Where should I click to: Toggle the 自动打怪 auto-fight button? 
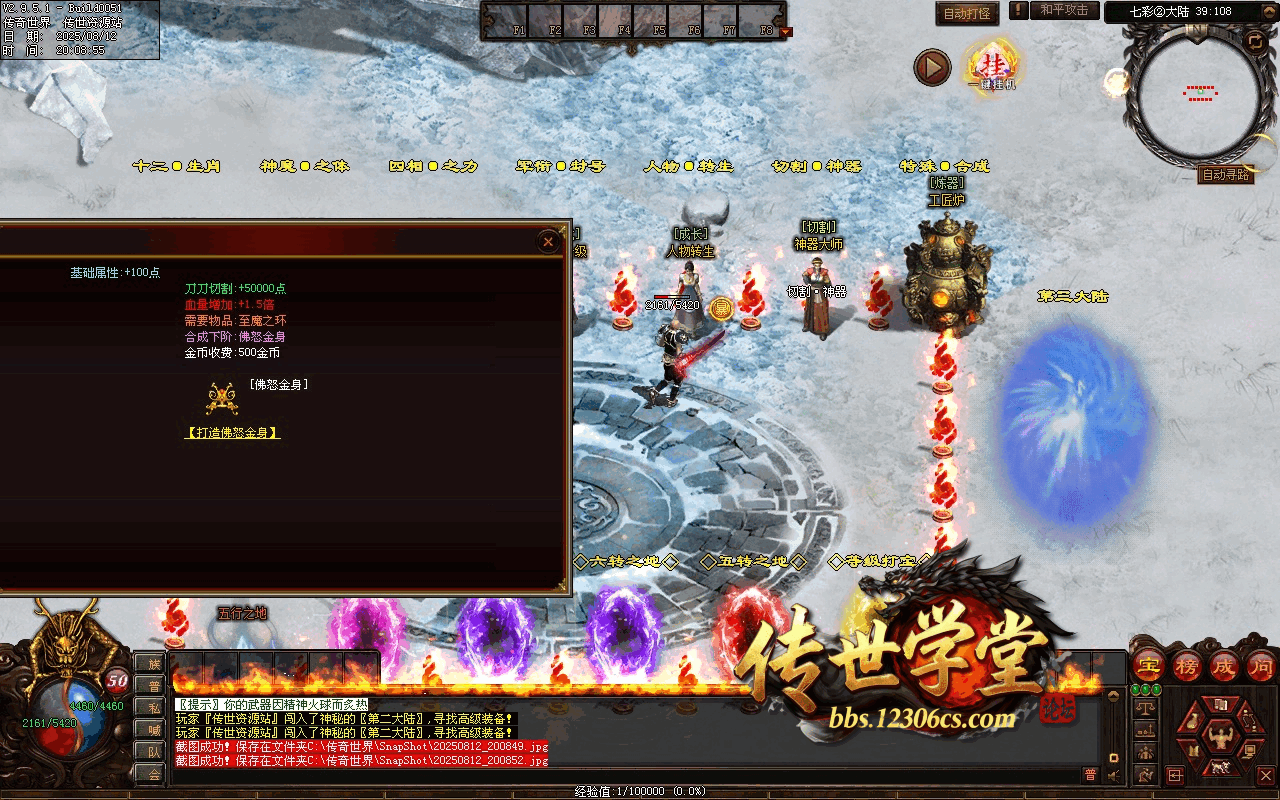tap(967, 14)
